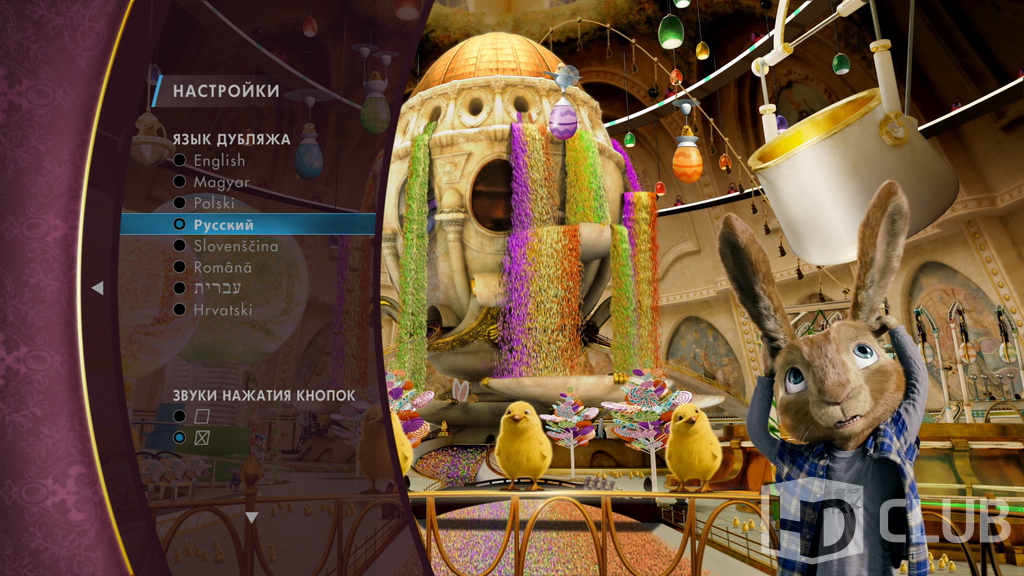Click the left arrow to go back
This screenshot has width=1024, height=576.
click(97, 288)
